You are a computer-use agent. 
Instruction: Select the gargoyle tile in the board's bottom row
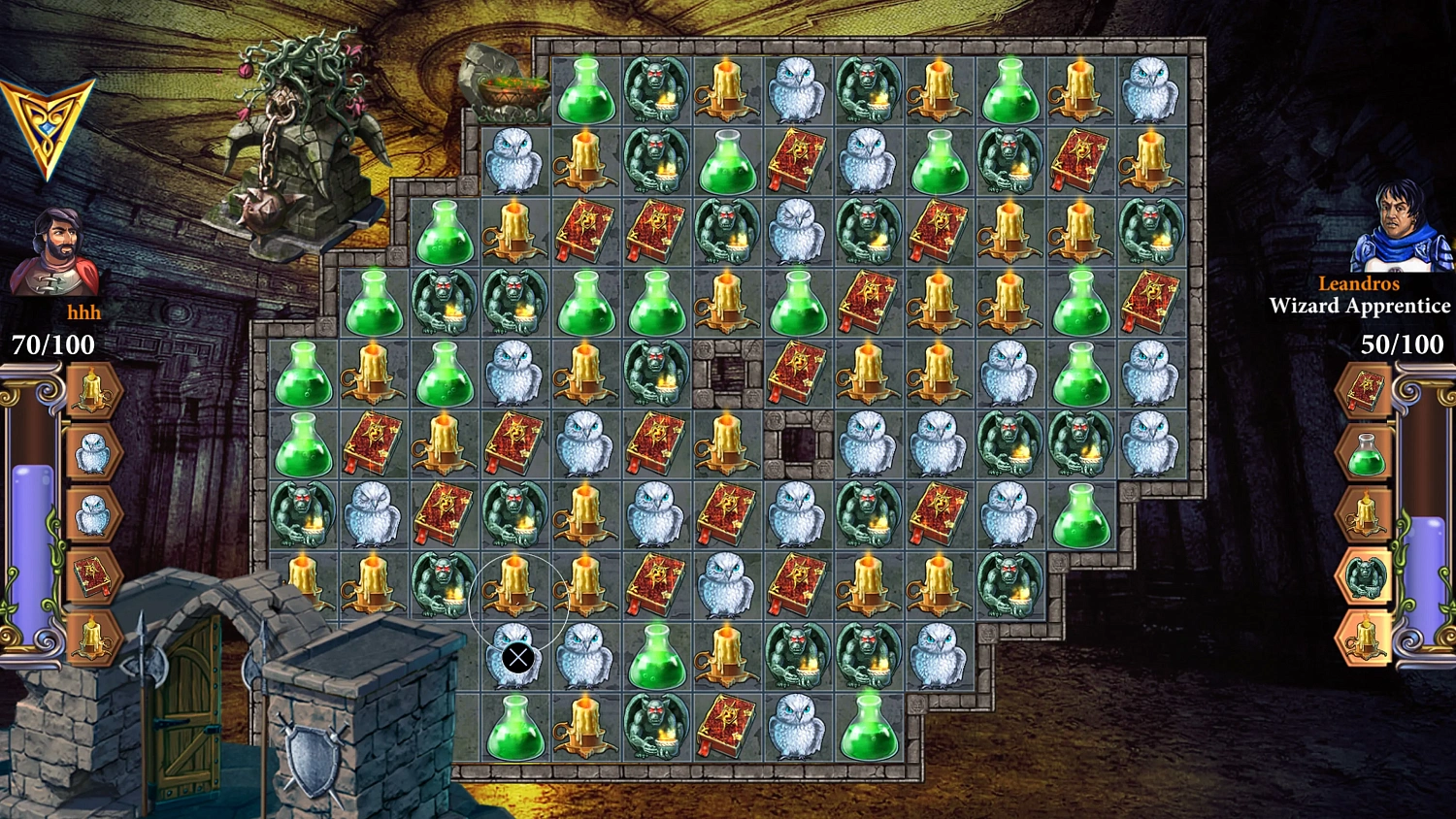(656, 725)
